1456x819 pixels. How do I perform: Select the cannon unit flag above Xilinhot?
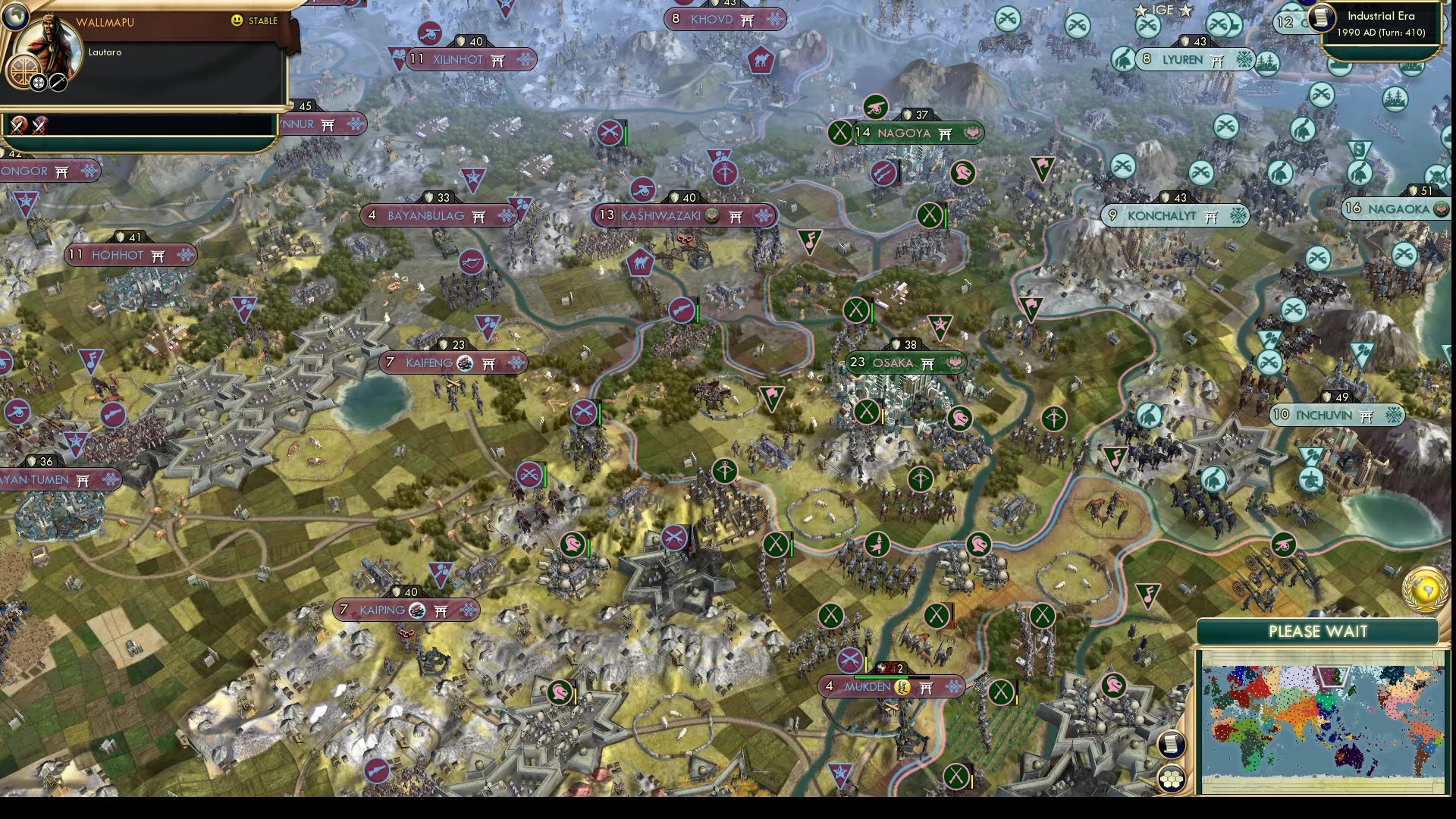[x=429, y=33]
